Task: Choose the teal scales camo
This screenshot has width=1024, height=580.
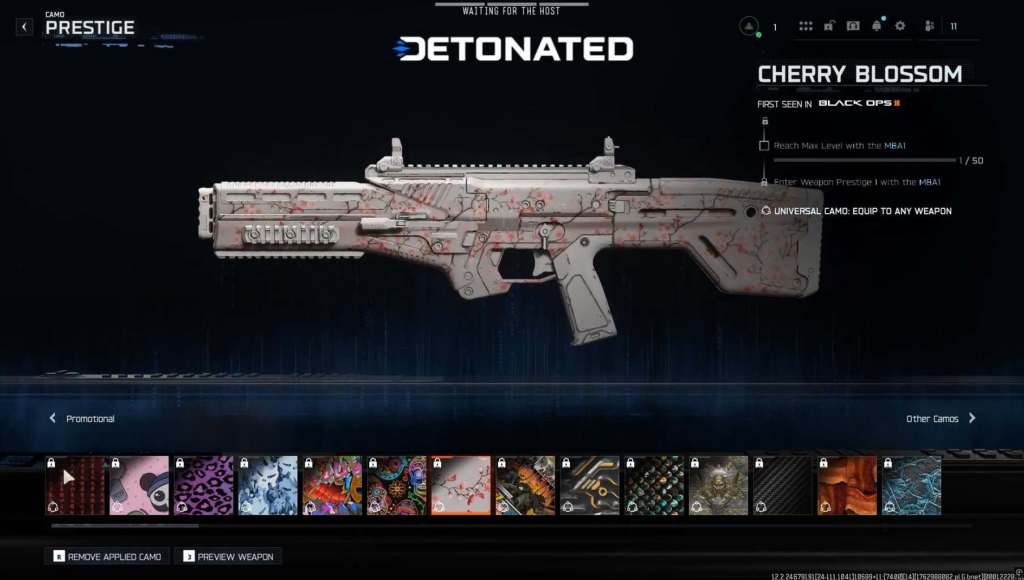Action: (x=654, y=486)
